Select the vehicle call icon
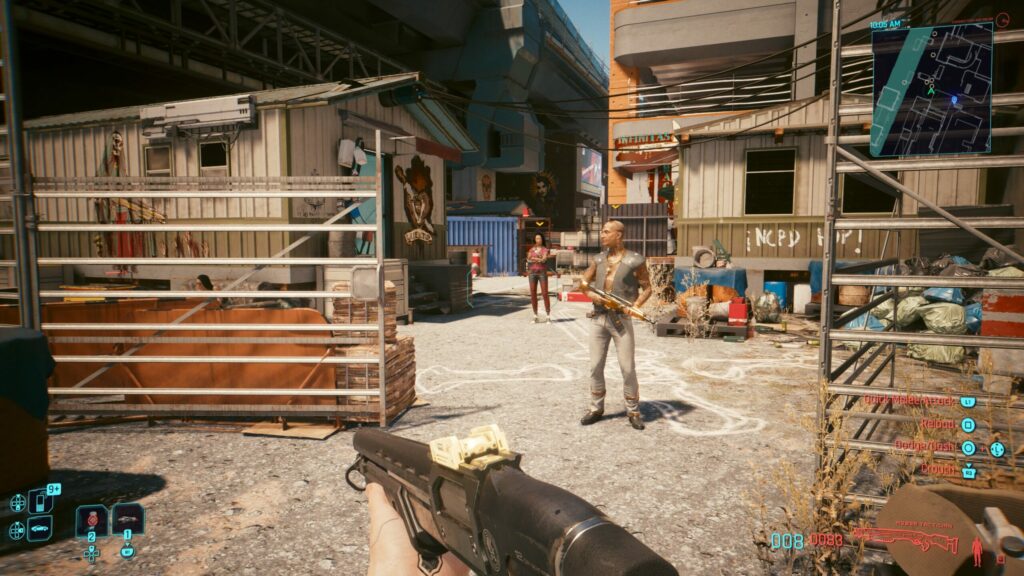Screen dimensions: 1024x576 click(x=40, y=528)
